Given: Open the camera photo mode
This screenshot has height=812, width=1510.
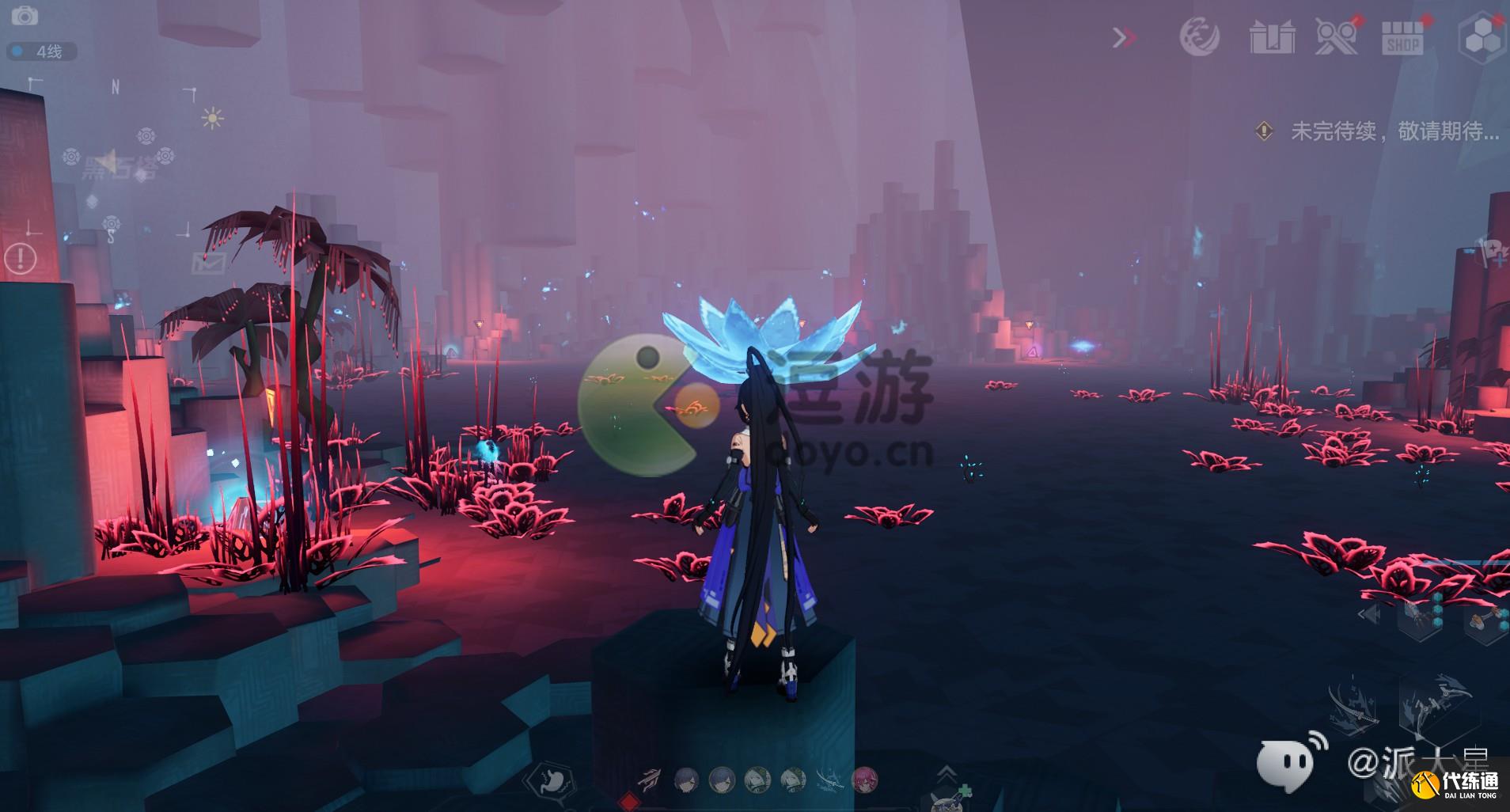Looking at the screenshot, I should pos(25,16).
